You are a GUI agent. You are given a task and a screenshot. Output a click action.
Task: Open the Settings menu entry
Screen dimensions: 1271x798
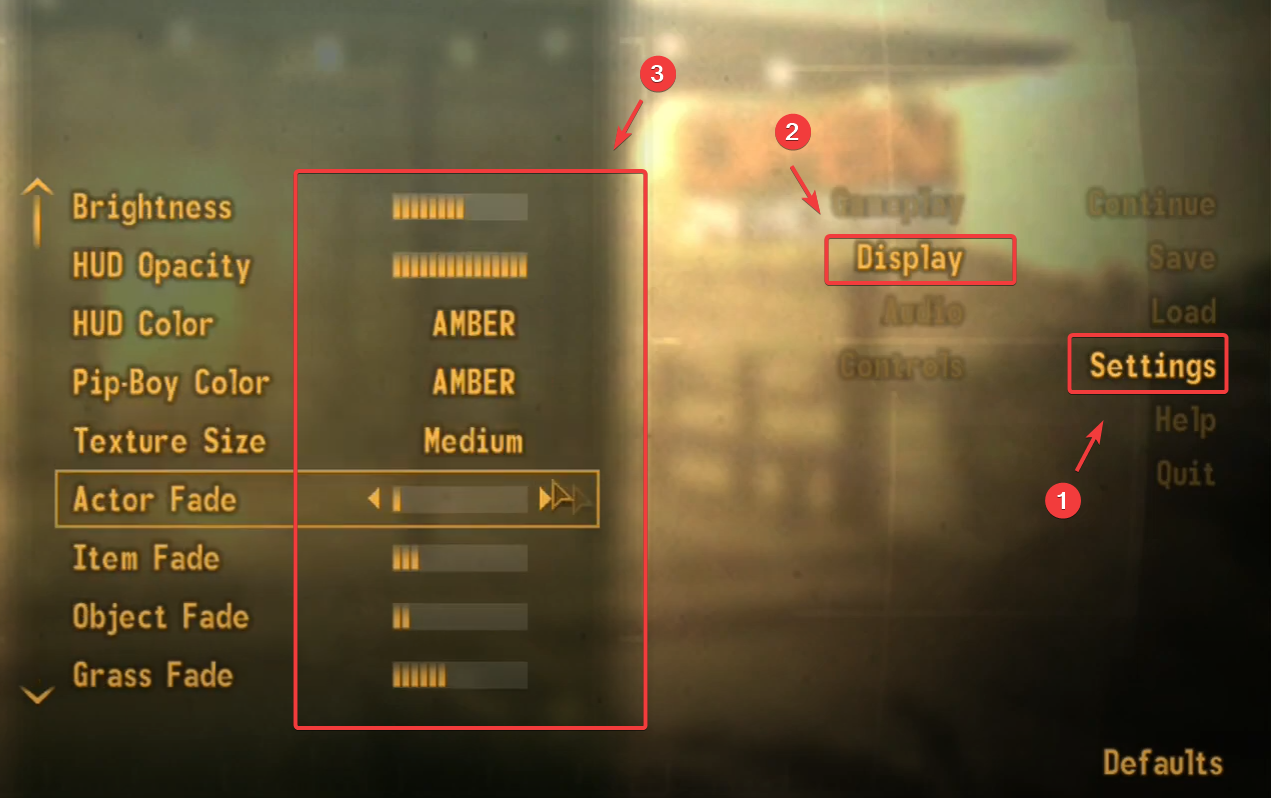tap(1152, 366)
